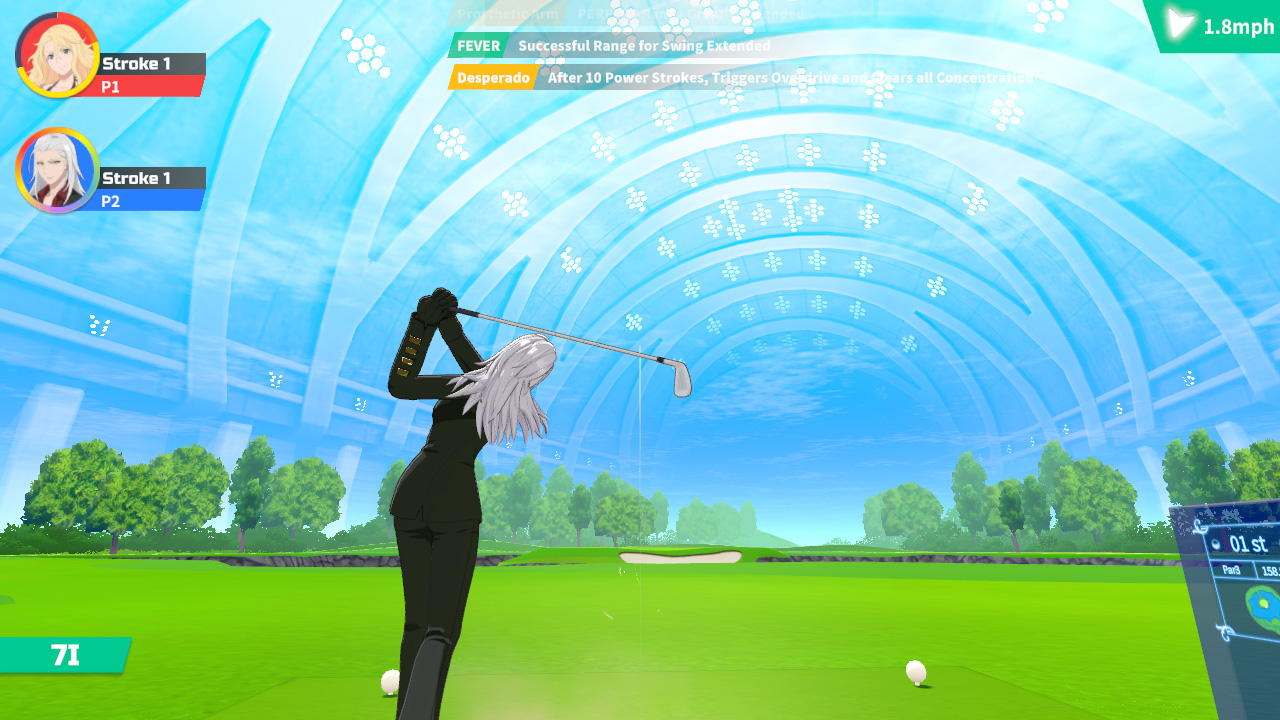Click the green overview minimap thumbnail
The height and width of the screenshot is (720, 1280).
pos(1263,605)
